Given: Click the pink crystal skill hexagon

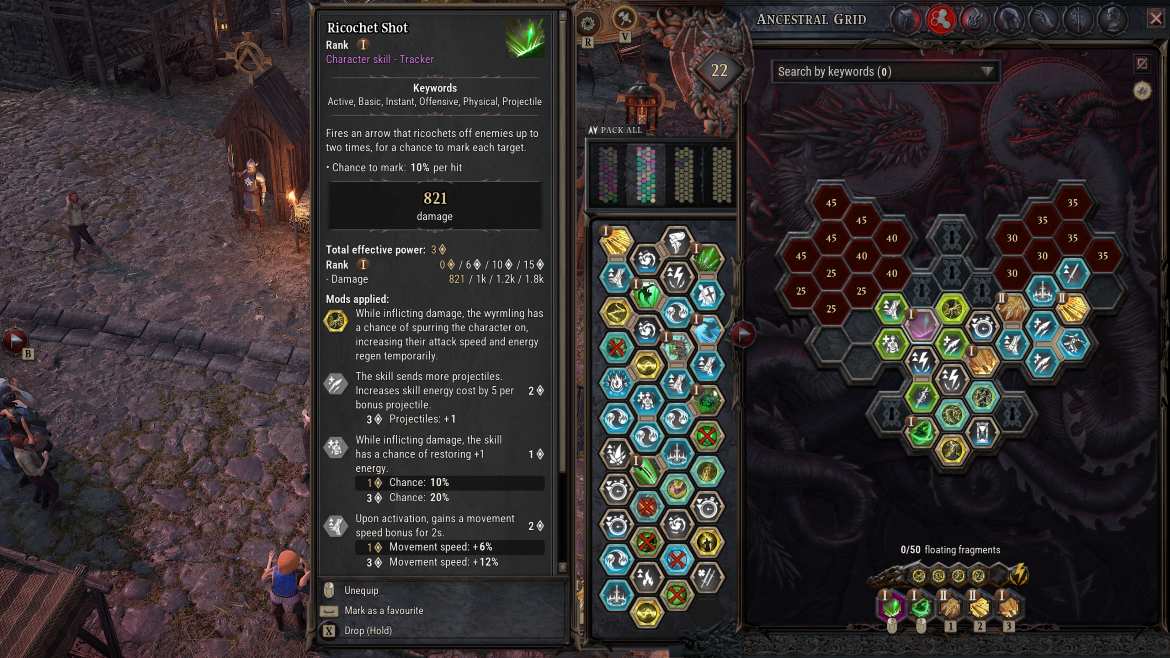Looking at the screenshot, I should pyautogui.click(x=920, y=327).
